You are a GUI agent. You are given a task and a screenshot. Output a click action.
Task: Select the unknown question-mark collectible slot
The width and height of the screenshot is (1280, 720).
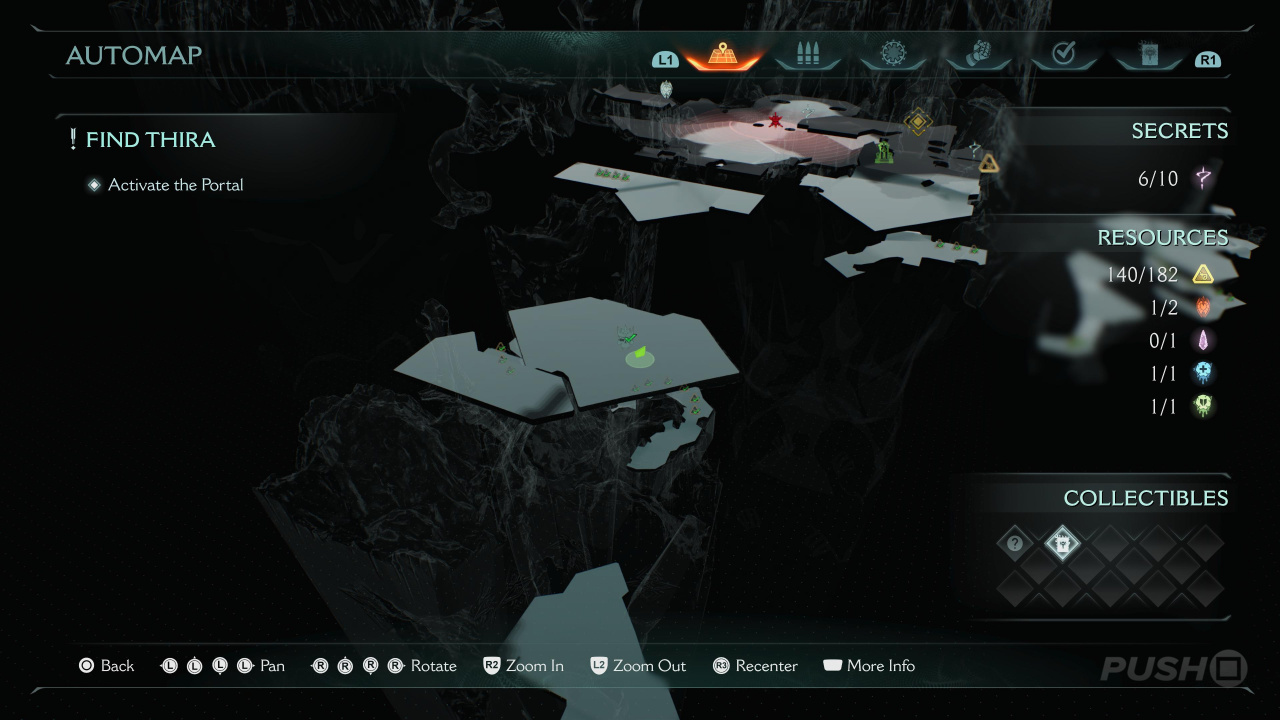pyautogui.click(x=1015, y=544)
